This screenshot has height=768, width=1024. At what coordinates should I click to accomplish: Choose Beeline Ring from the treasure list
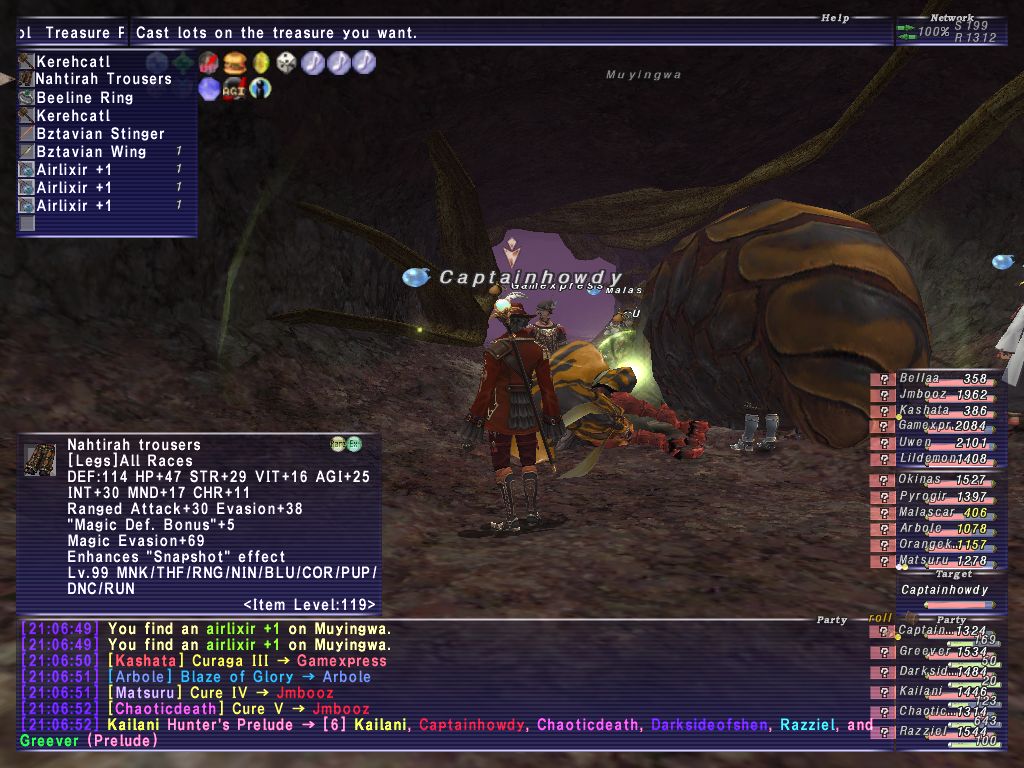point(84,97)
